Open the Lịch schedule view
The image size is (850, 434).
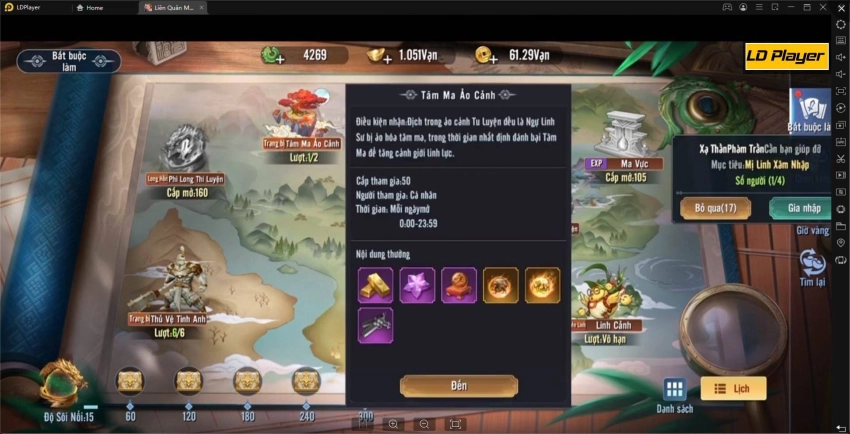click(x=733, y=388)
